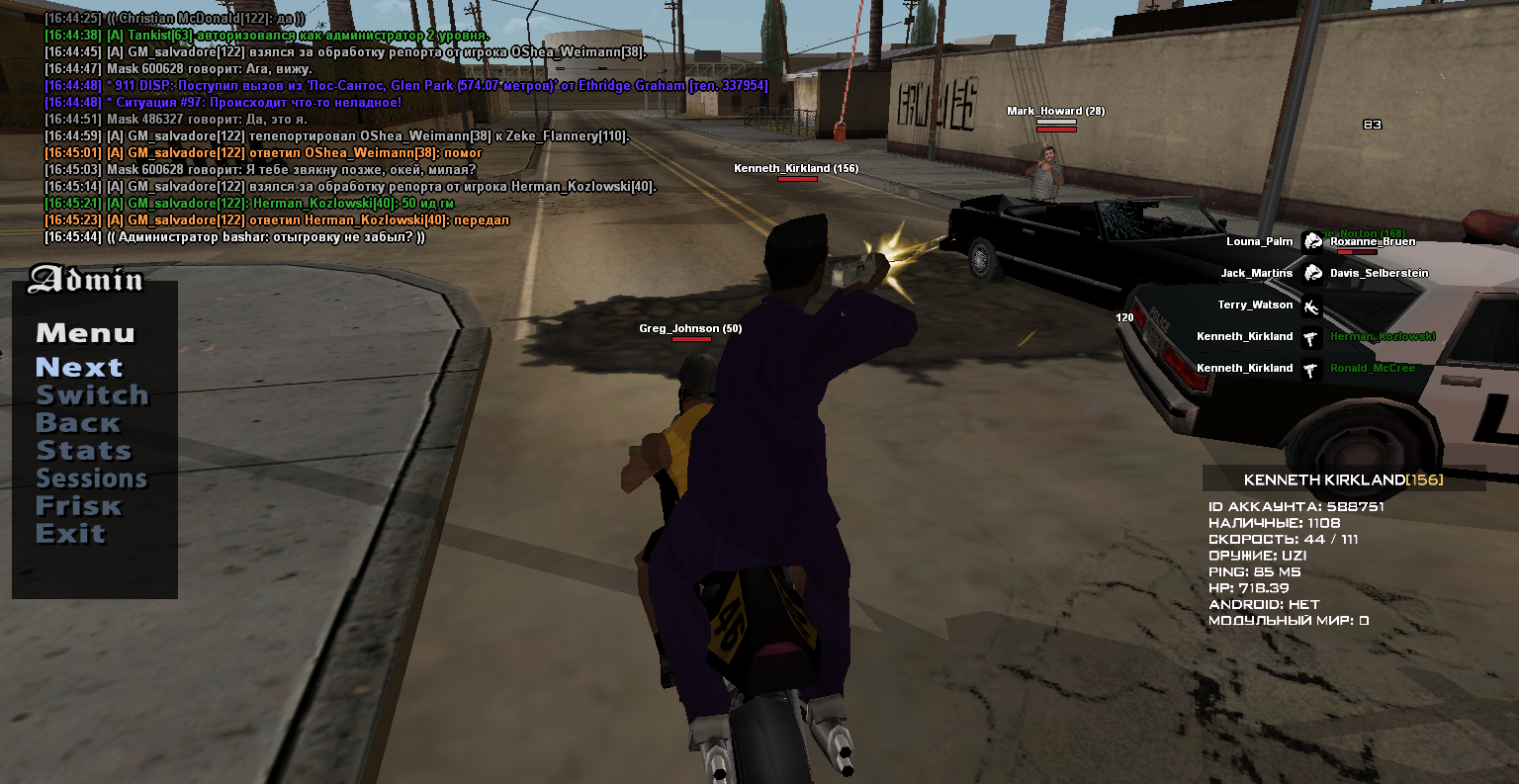Go Back in the Admin menu

[x=78, y=423]
